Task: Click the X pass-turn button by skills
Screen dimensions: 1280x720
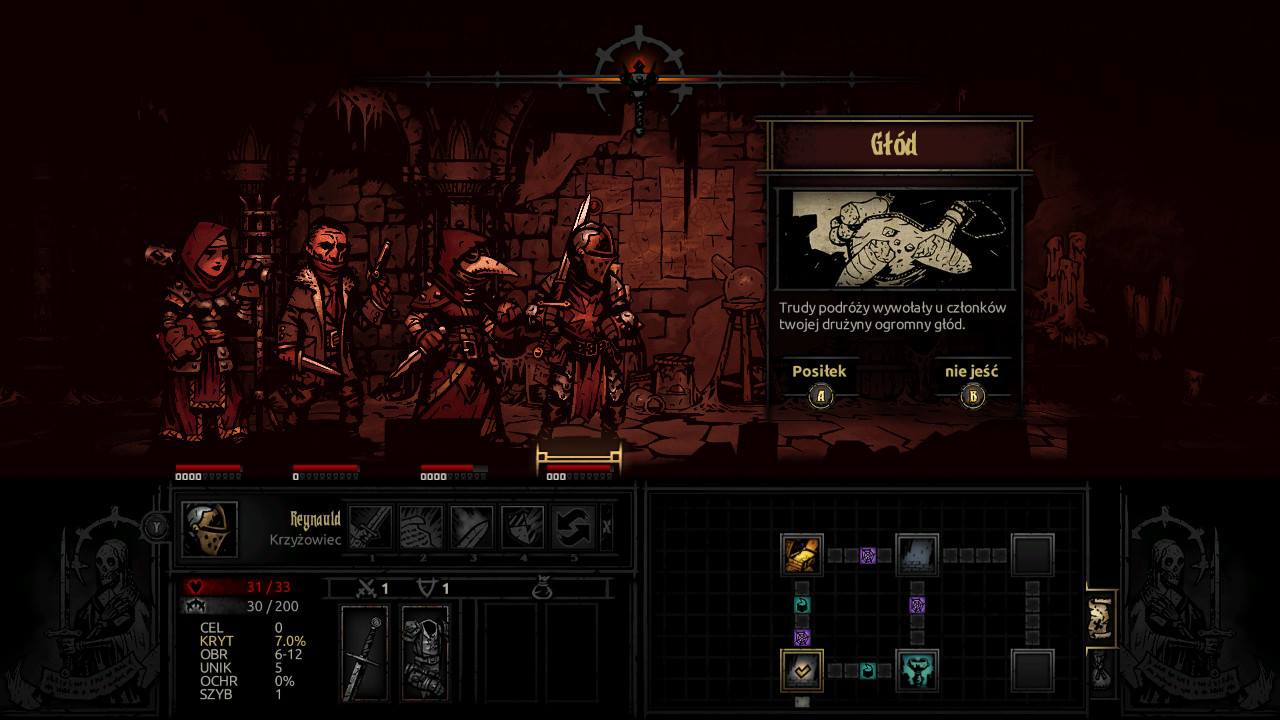Action: click(607, 527)
